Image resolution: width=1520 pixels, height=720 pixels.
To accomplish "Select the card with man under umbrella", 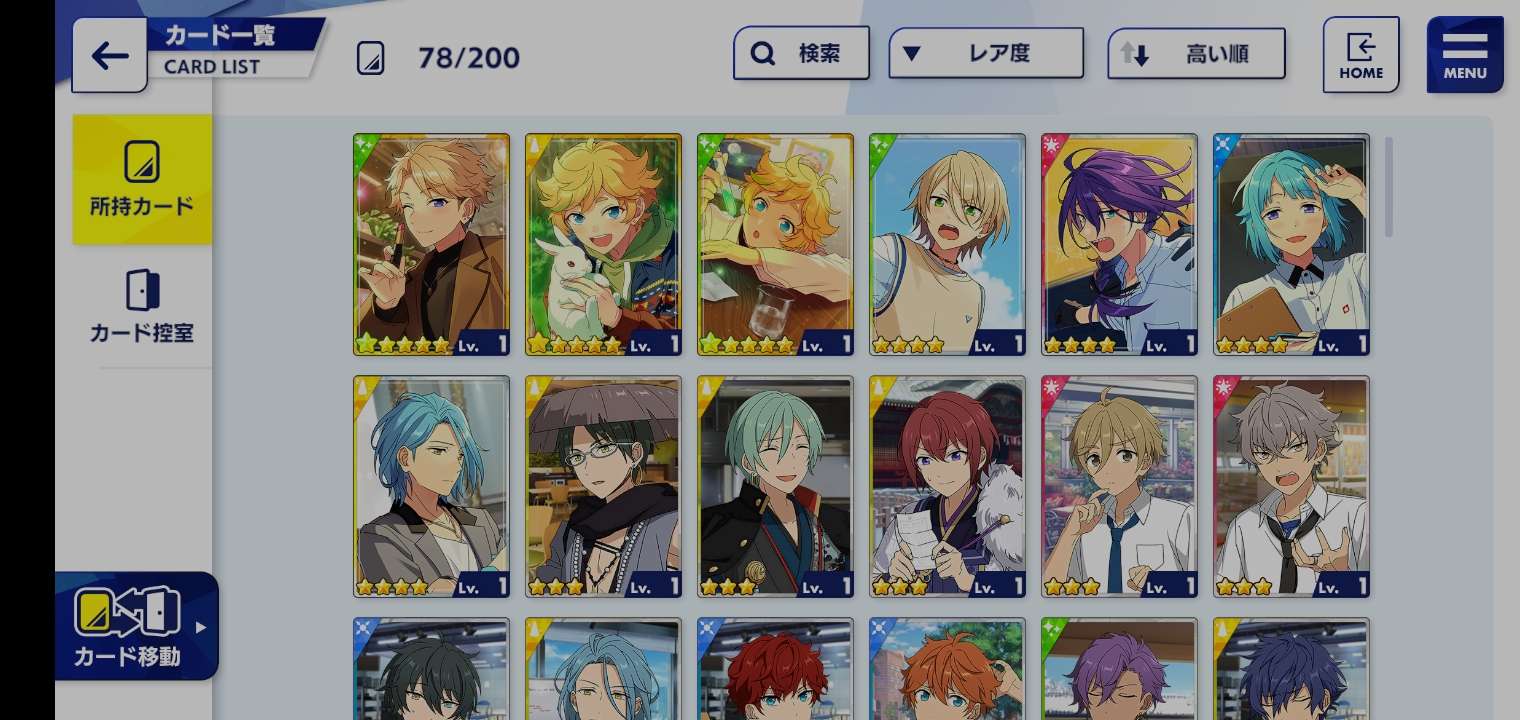I will click(603, 486).
